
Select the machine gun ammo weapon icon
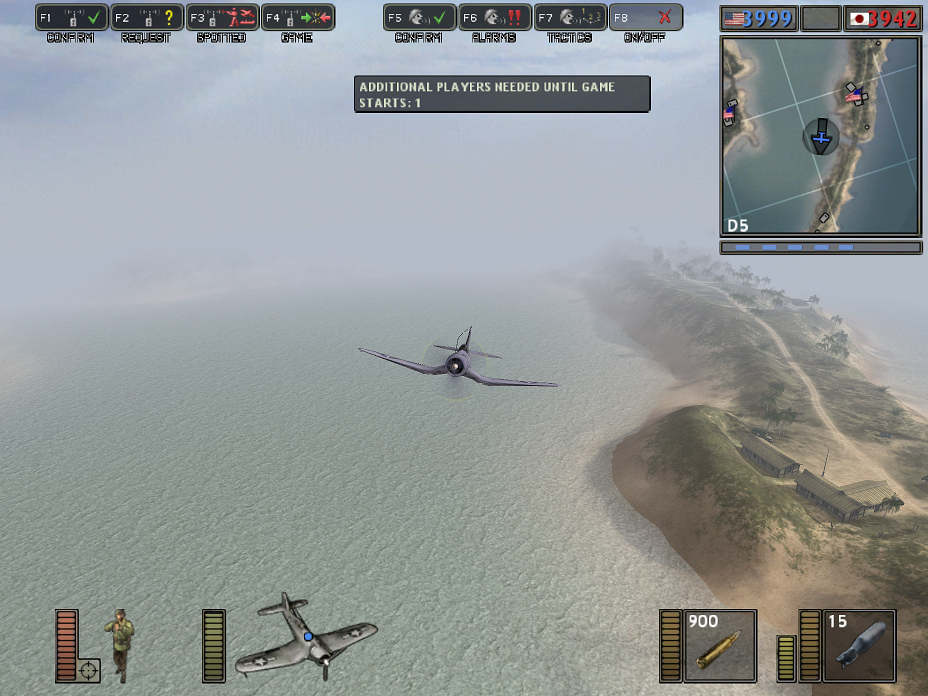(x=719, y=645)
